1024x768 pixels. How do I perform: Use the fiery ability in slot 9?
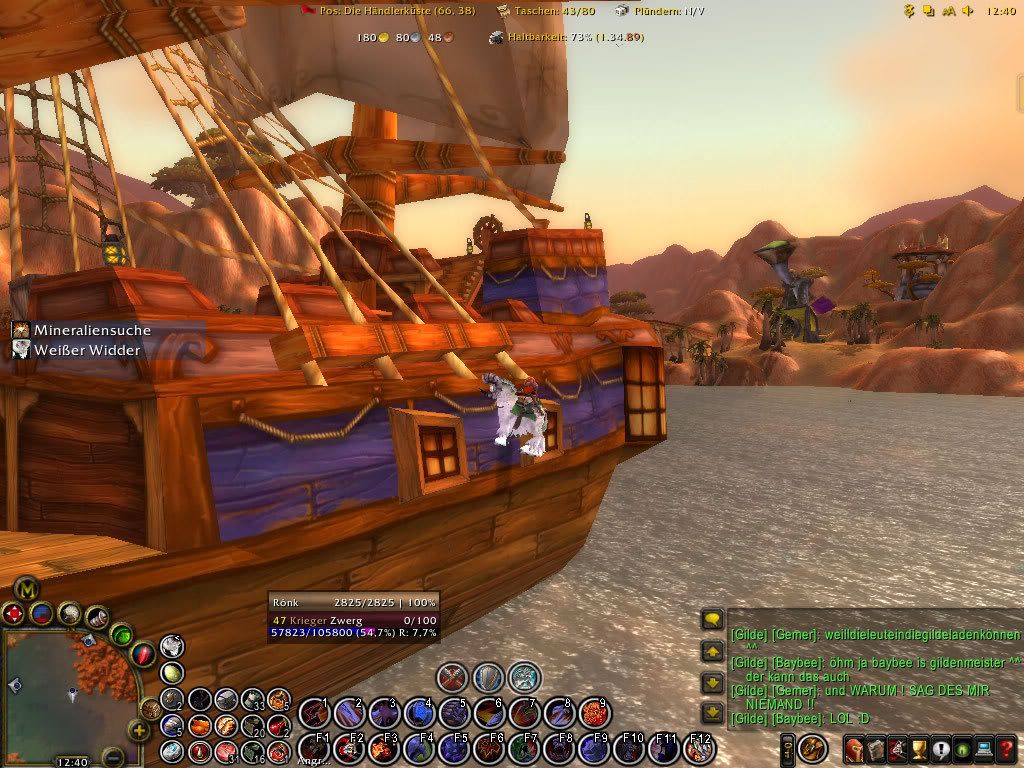[595, 713]
